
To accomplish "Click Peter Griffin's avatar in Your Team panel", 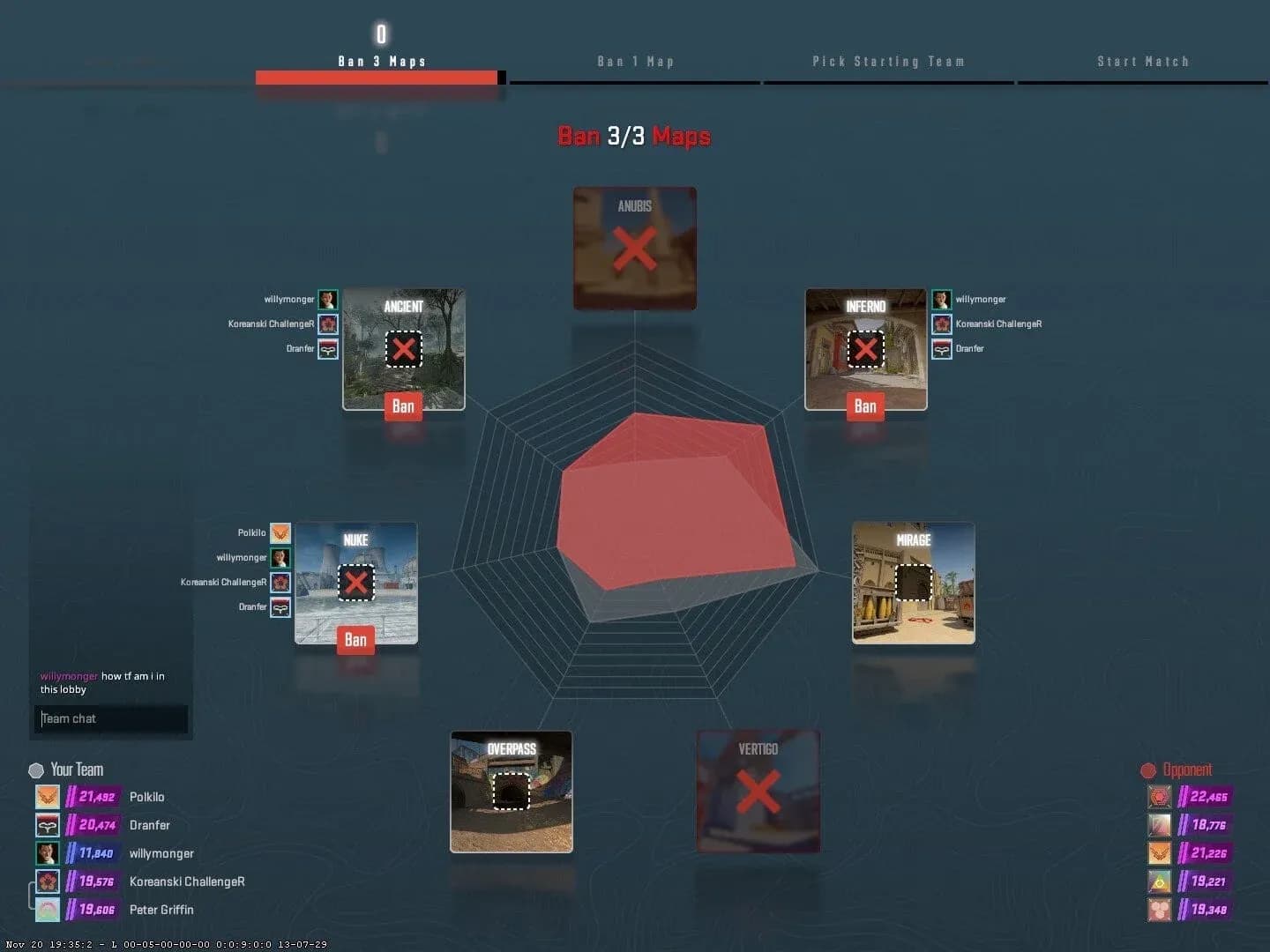I will [48, 909].
